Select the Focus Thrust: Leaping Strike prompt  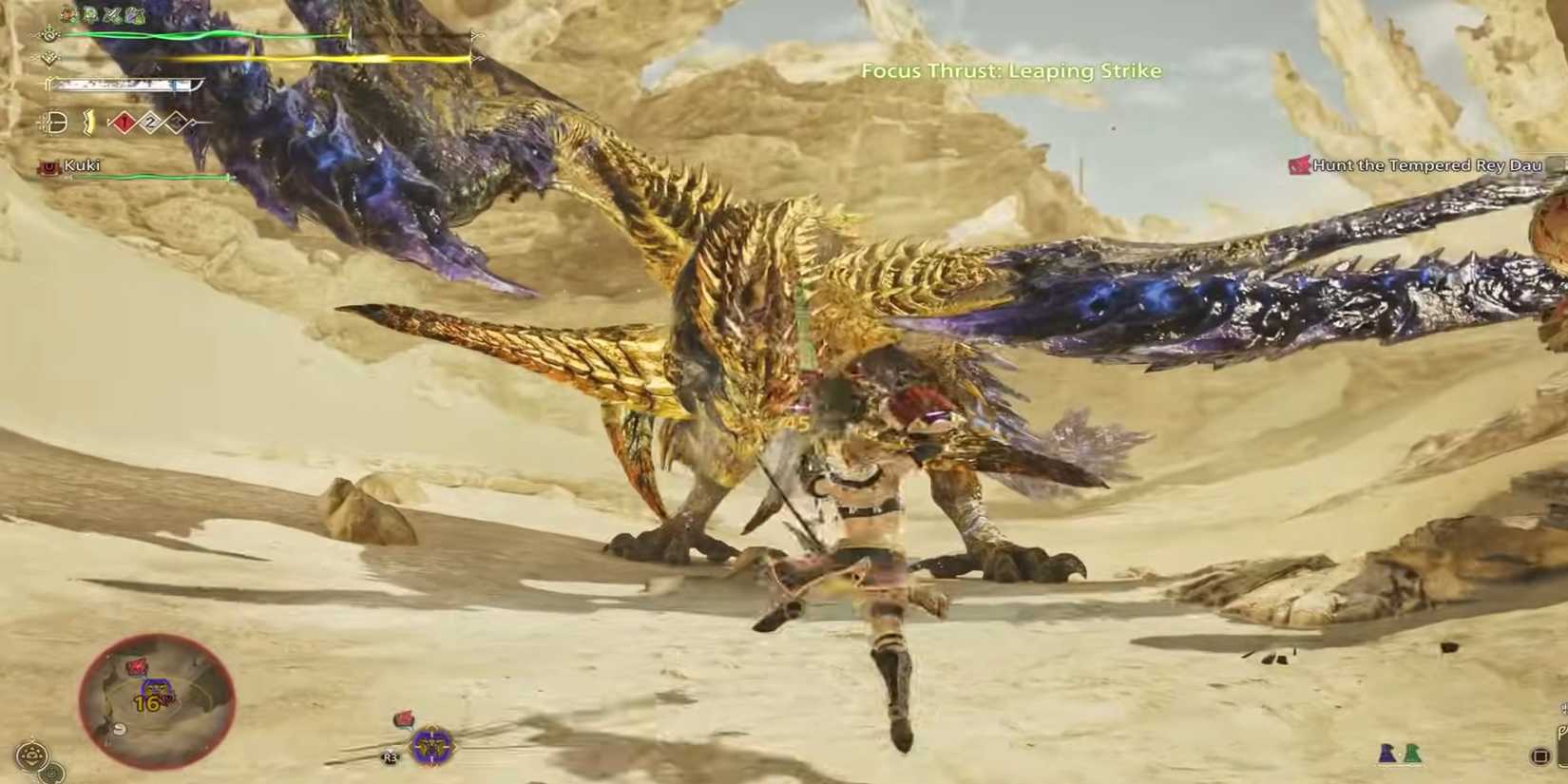pyautogui.click(x=1011, y=70)
